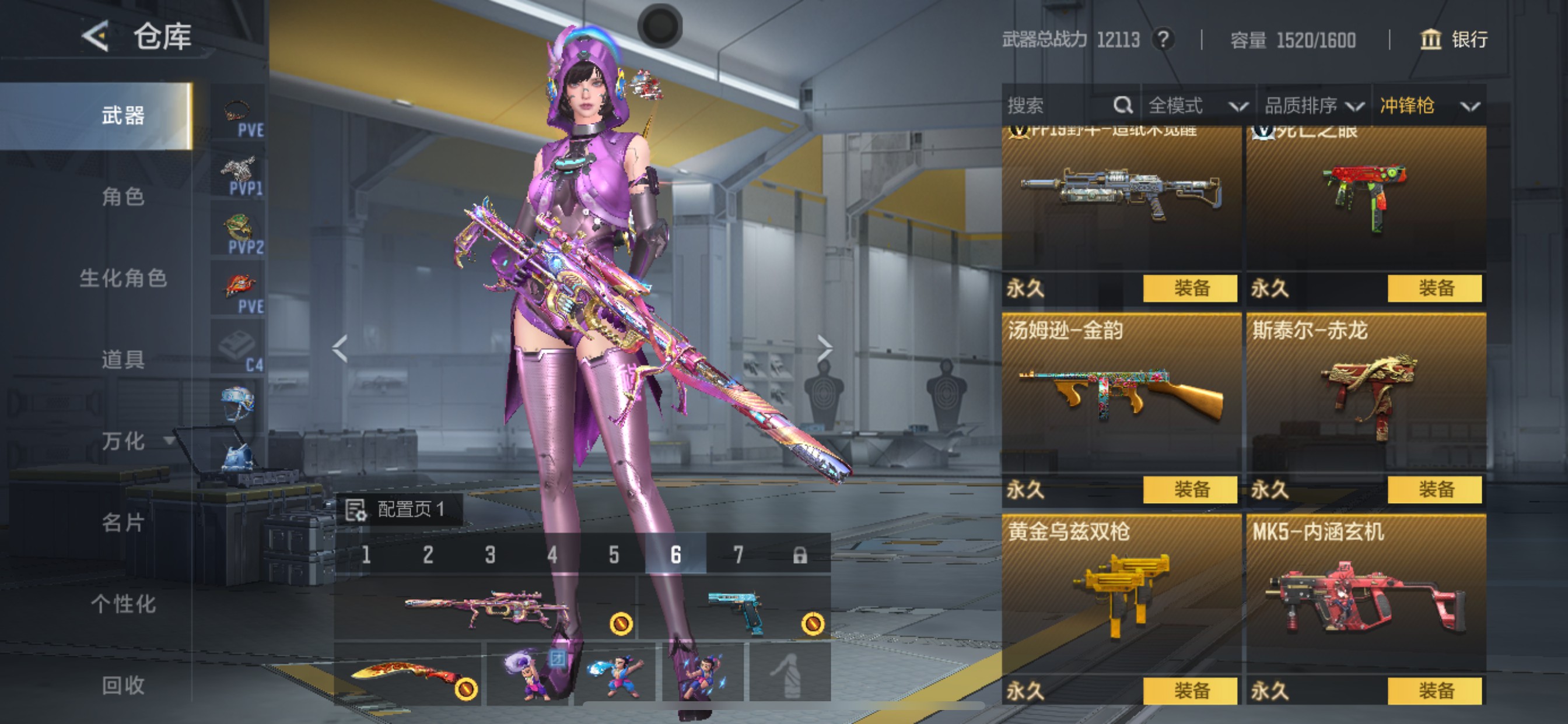
Task: Switch to loadout page 3
Action: (490, 555)
